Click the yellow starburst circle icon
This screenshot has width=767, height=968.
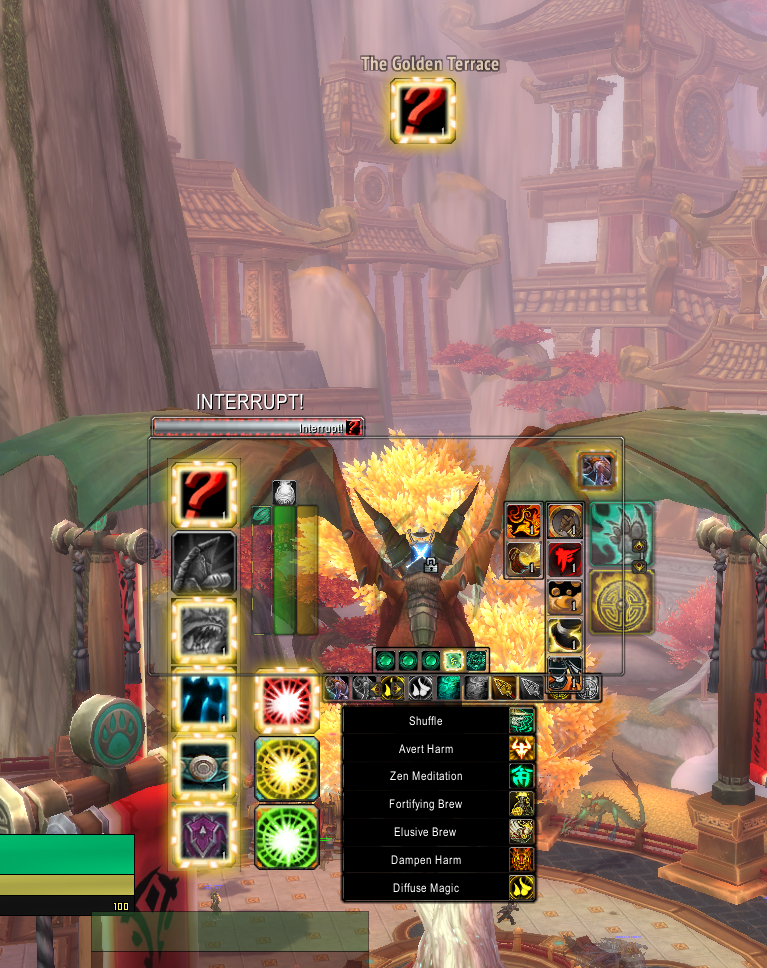287,769
